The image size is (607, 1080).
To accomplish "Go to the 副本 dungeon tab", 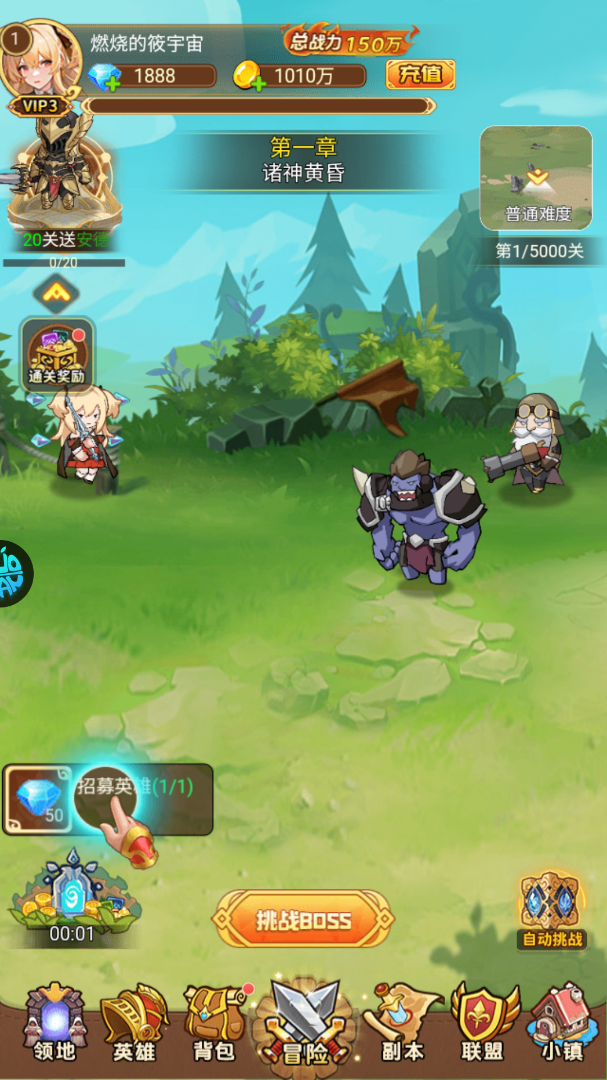I will 402,1022.
